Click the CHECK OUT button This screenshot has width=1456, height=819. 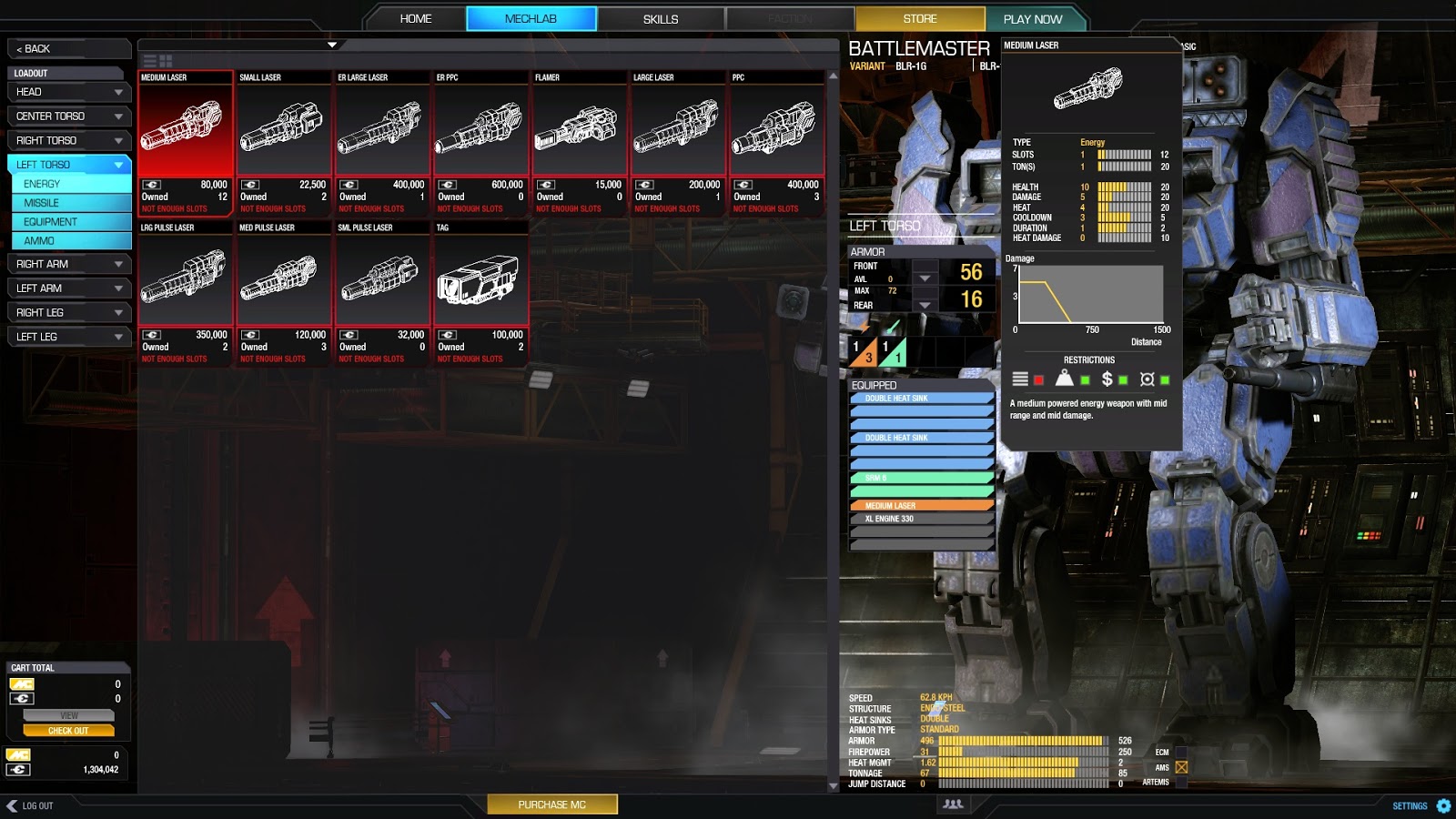click(x=68, y=730)
